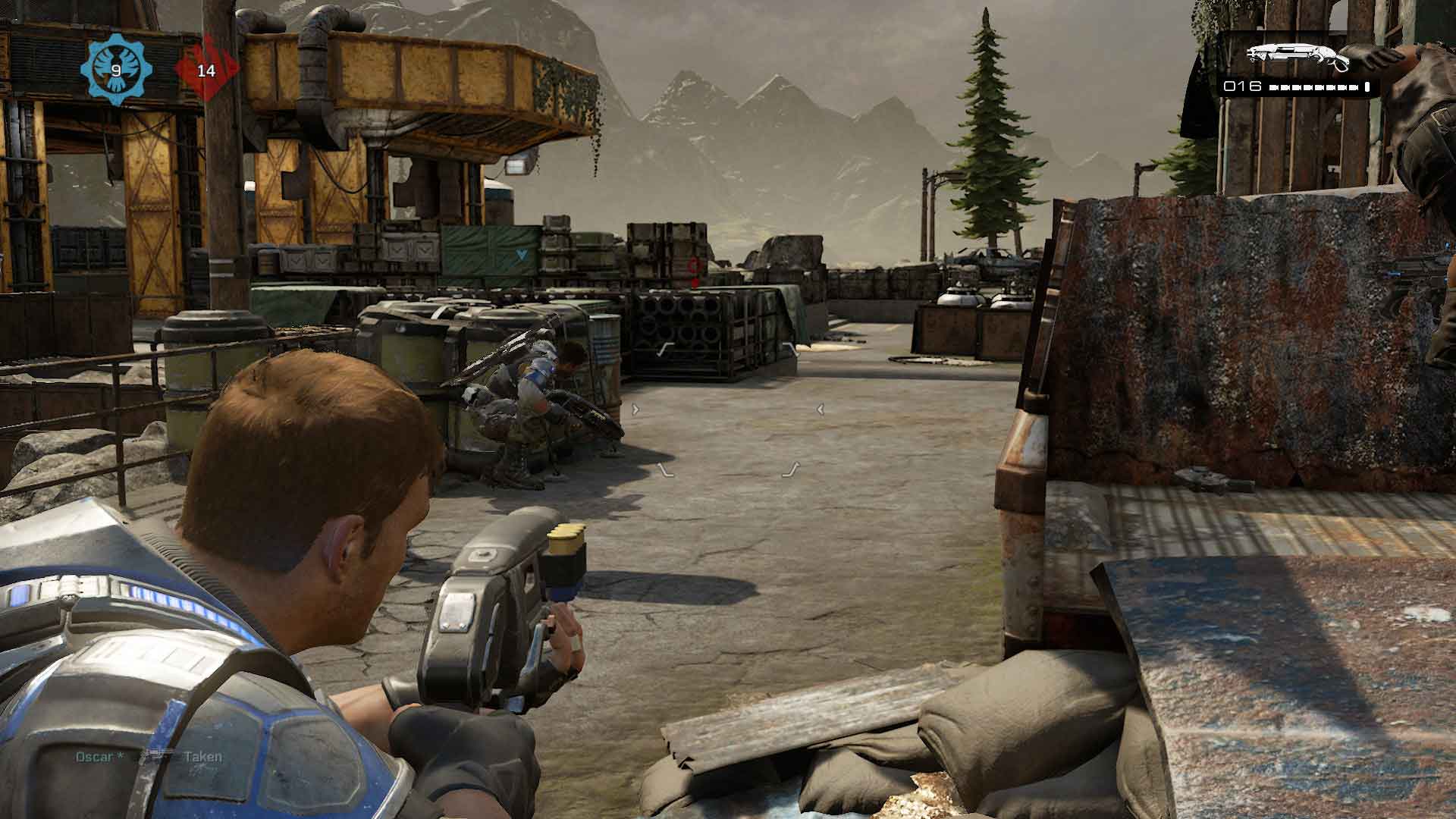Click the blue COG team emblem
The width and height of the screenshot is (1456, 819).
(116, 71)
